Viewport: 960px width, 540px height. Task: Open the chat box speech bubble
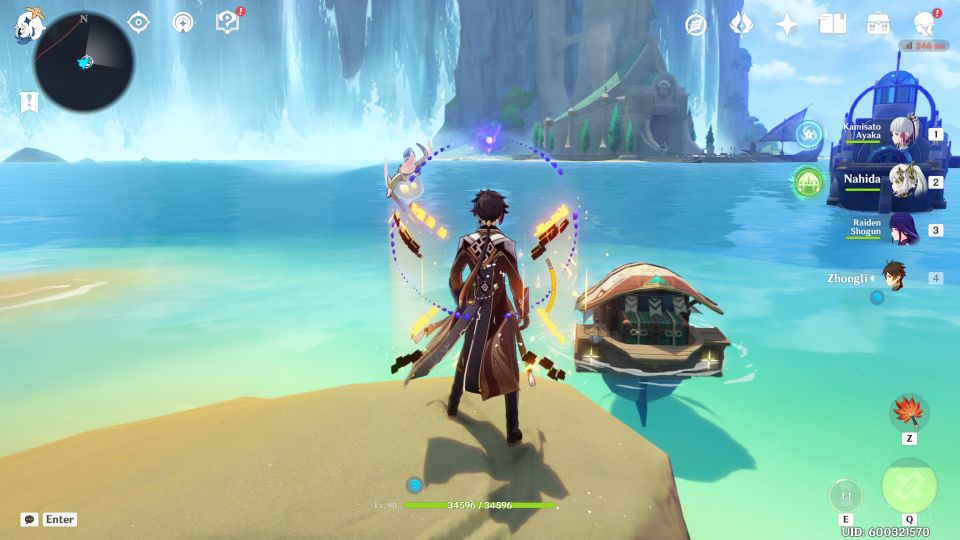(x=30, y=520)
